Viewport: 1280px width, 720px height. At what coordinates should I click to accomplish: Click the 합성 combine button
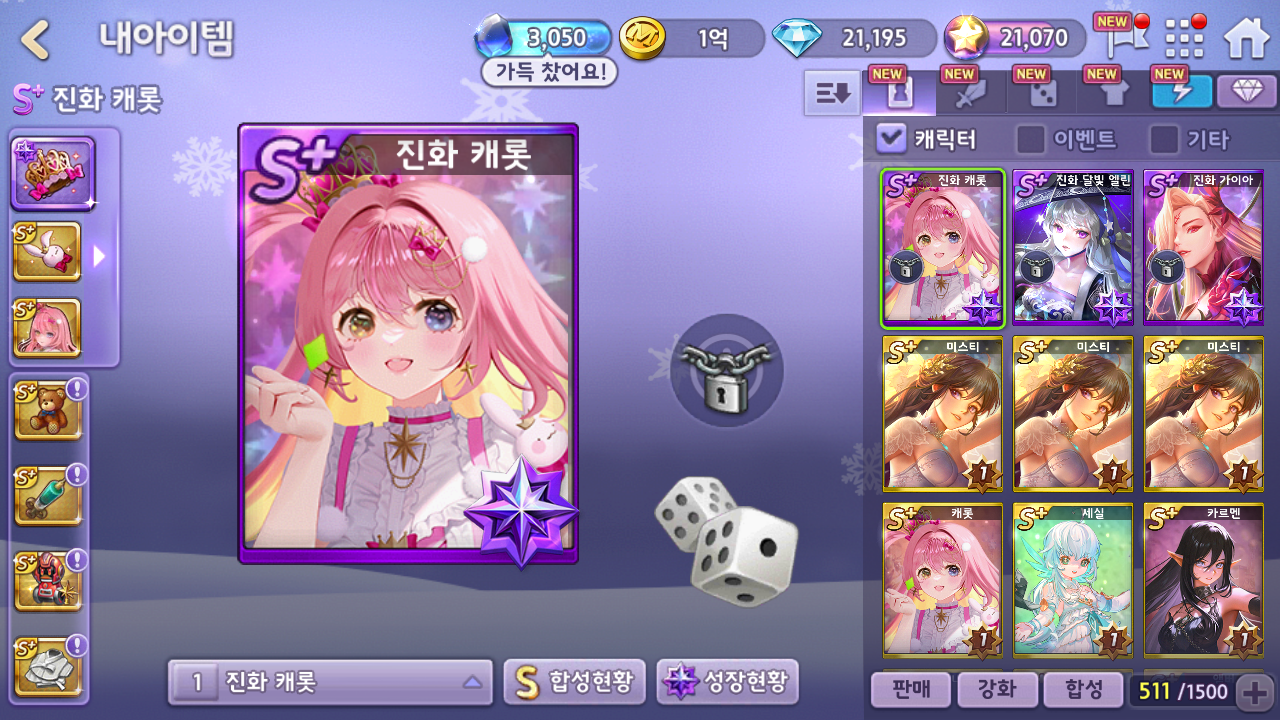click(x=1082, y=690)
